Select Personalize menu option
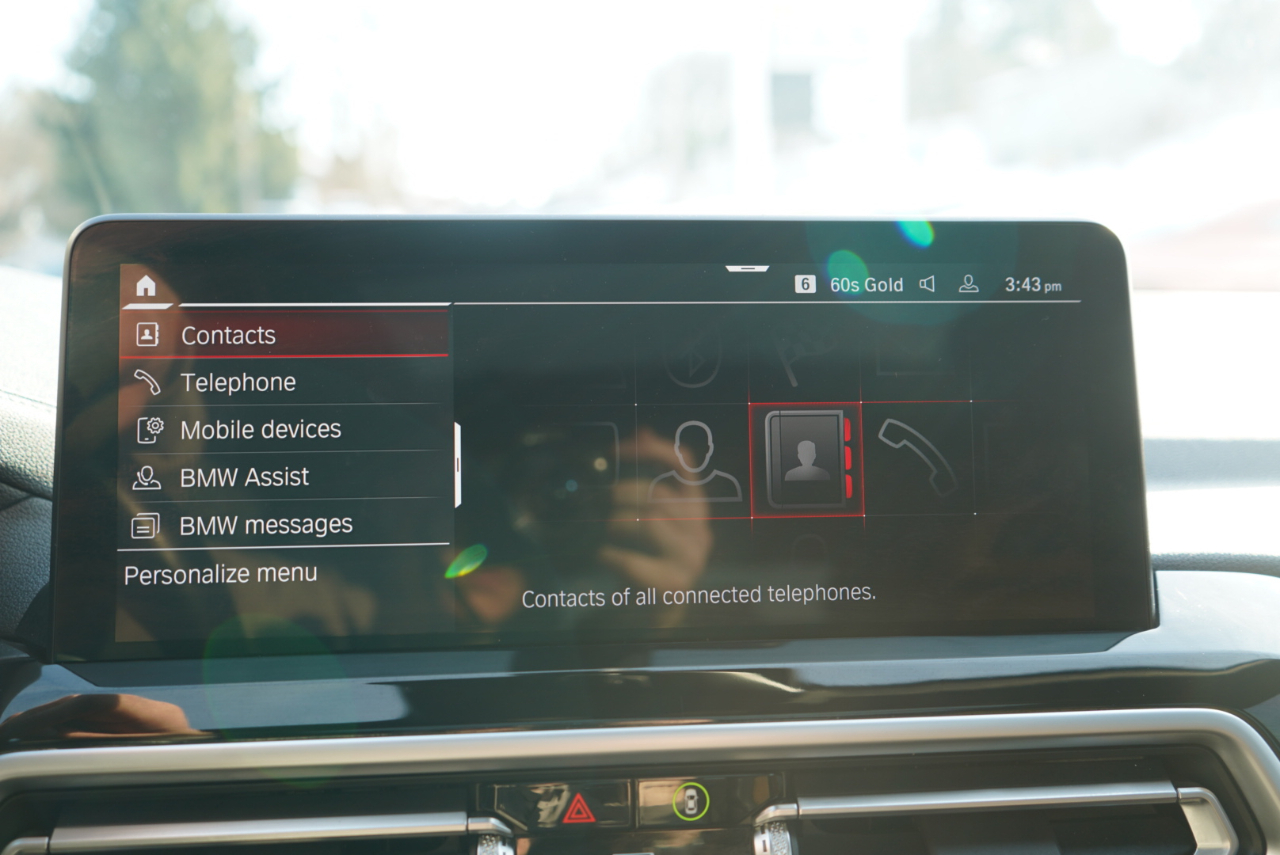 tap(220, 574)
